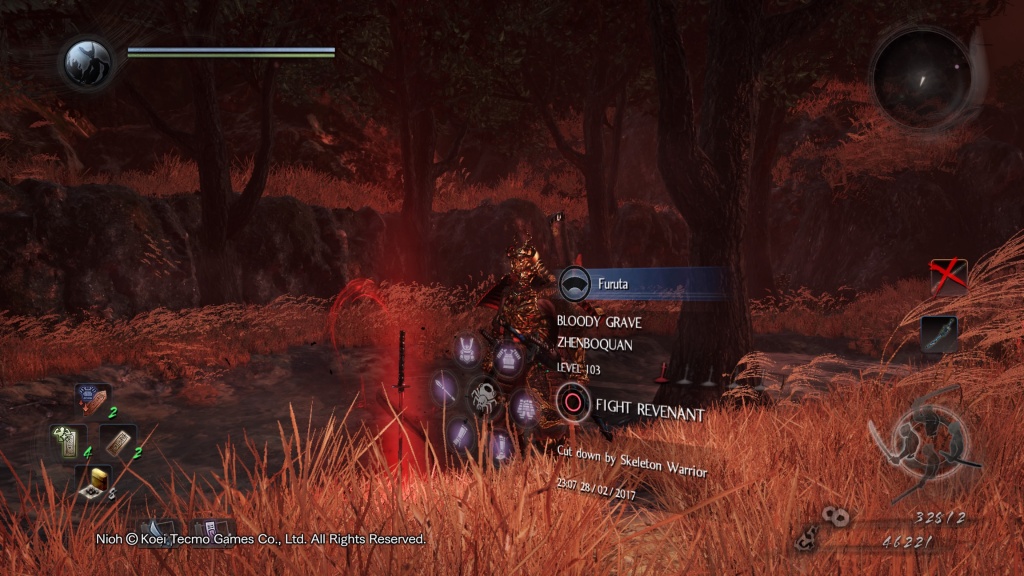Inspect the revenant's waist armor icon
Image resolution: width=1024 pixels, height=576 pixels.
coord(524,407)
